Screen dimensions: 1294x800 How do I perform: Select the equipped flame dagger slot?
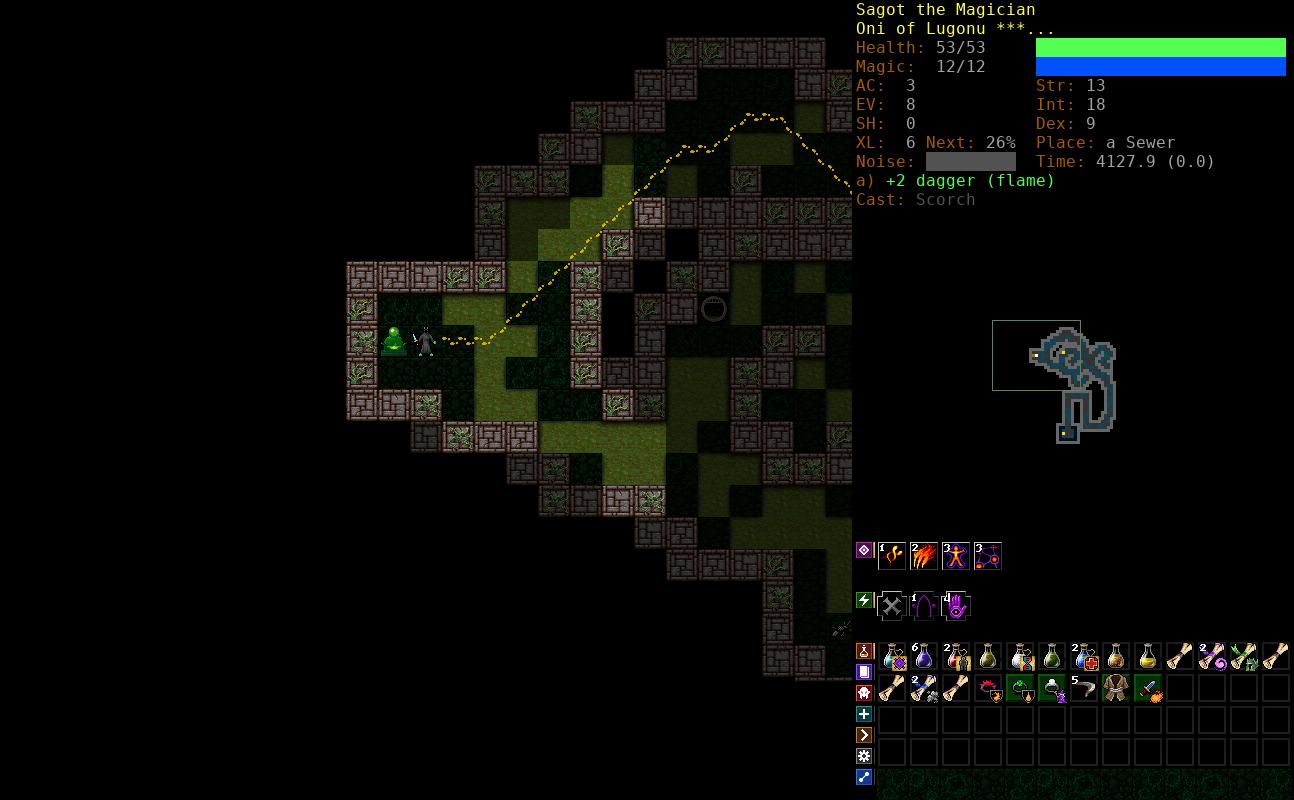(x=1148, y=688)
